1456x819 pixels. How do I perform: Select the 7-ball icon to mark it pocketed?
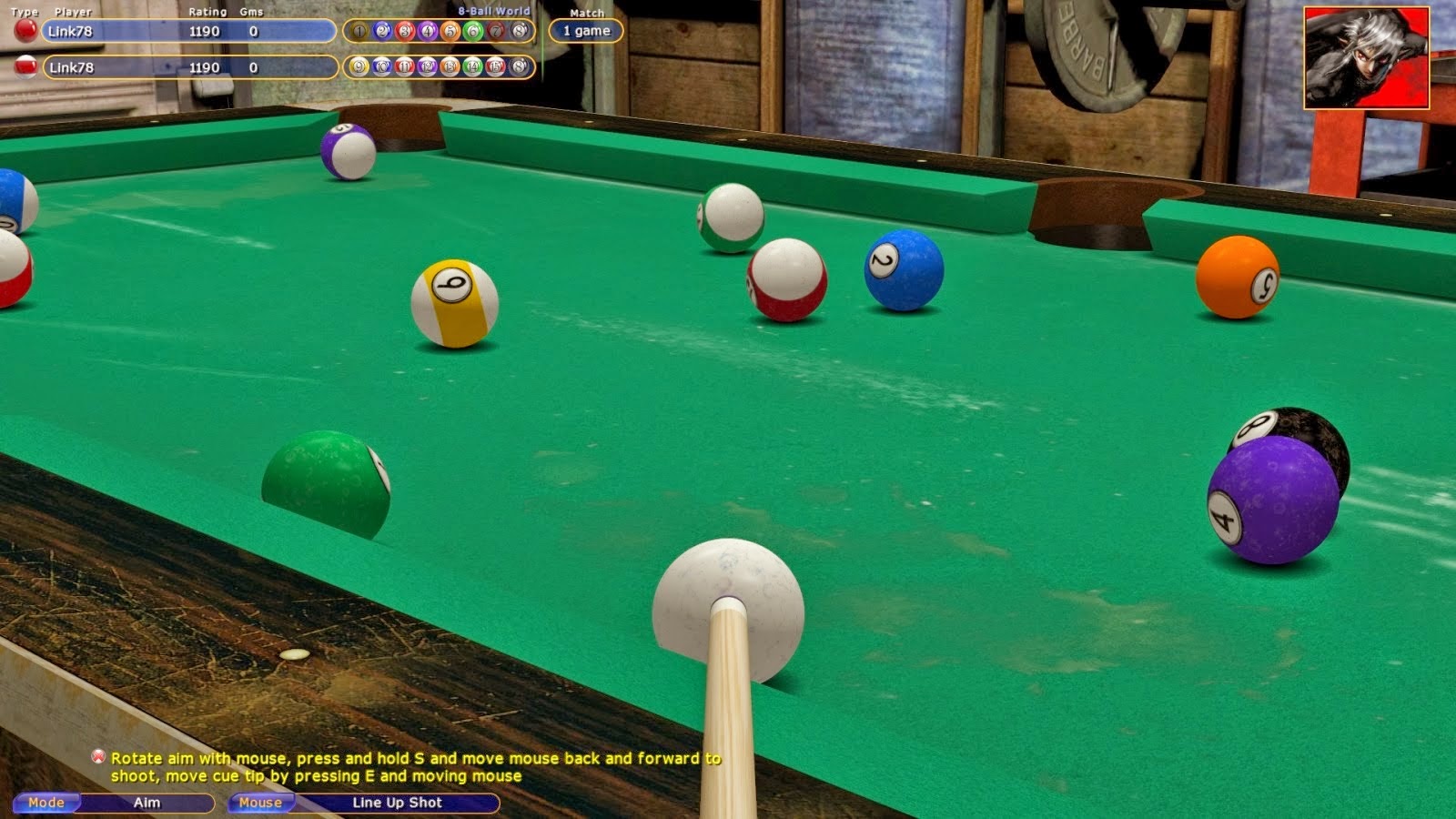[x=497, y=31]
